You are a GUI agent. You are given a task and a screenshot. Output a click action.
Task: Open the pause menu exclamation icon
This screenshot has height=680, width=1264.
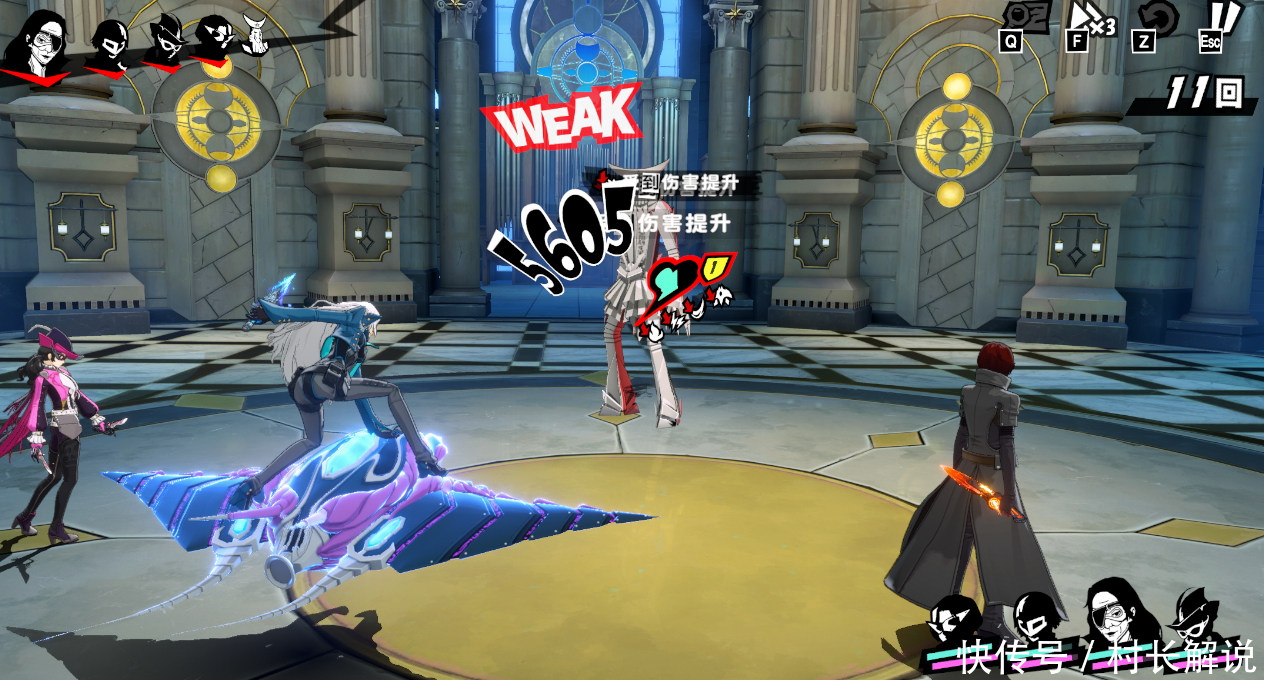[x=1216, y=20]
